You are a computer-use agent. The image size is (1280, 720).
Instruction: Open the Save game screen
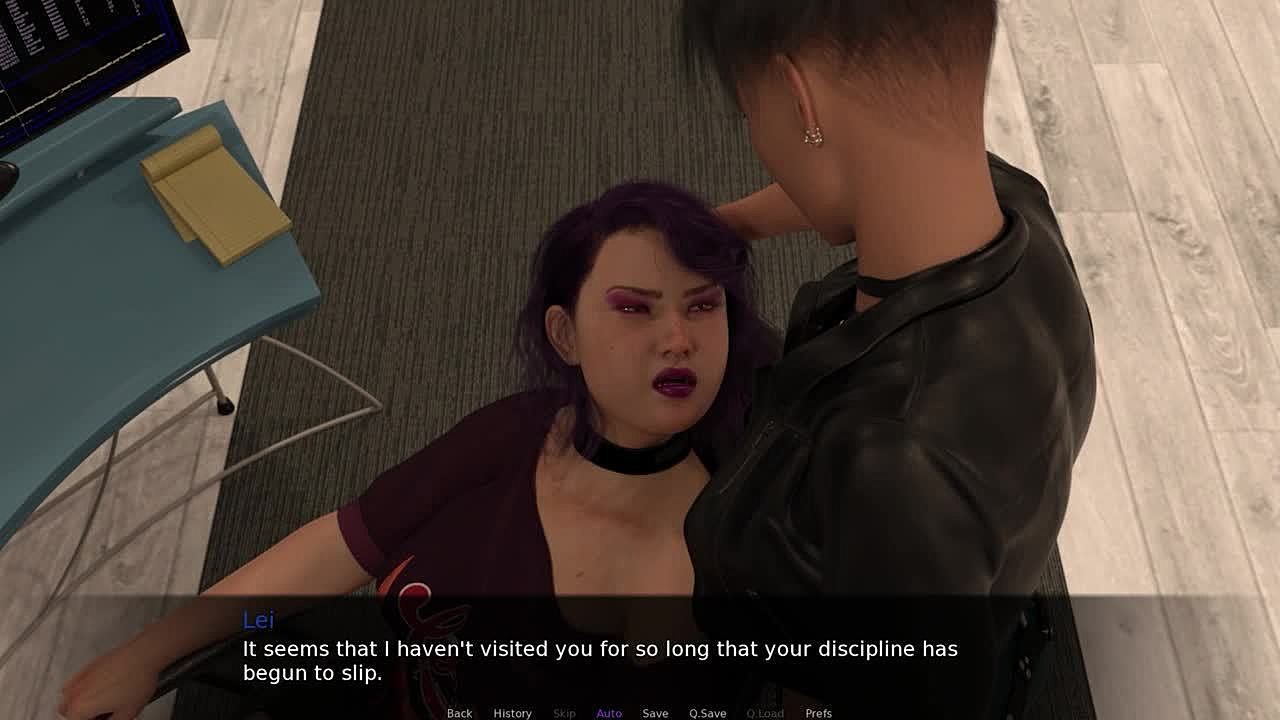coord(655,713)
